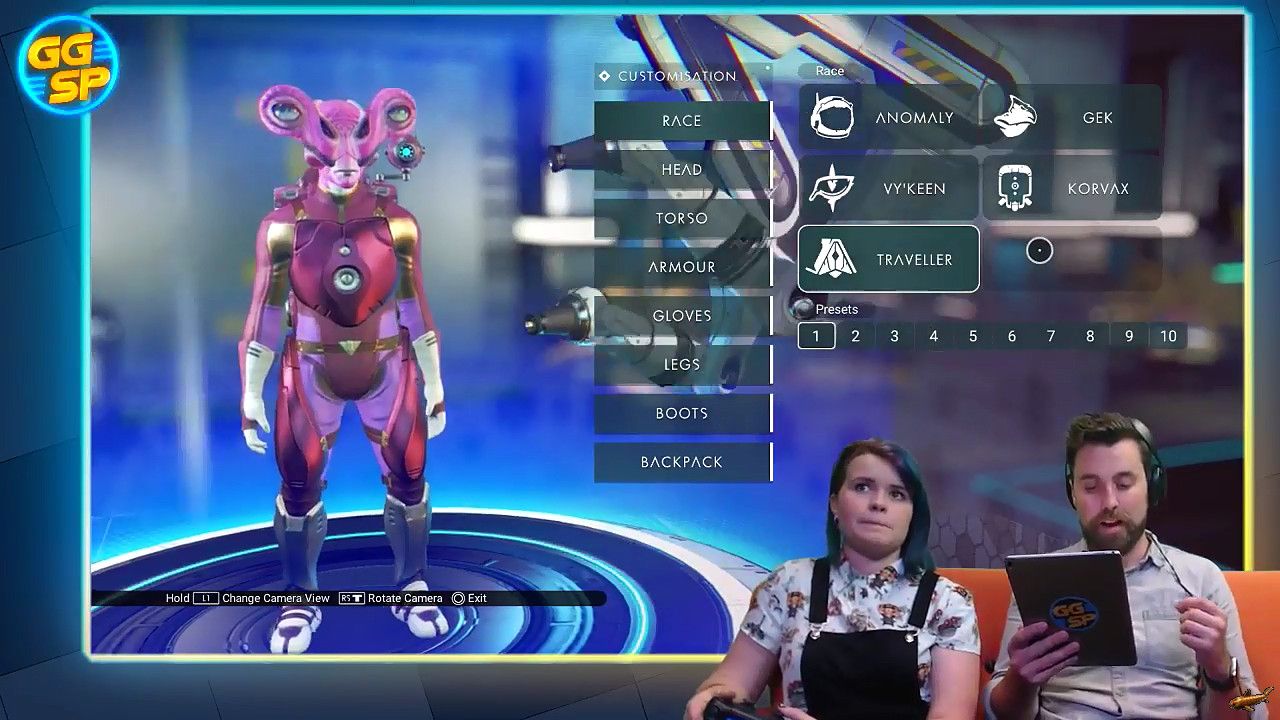
Task: Select the Traveller race
Action: point(888,259)
